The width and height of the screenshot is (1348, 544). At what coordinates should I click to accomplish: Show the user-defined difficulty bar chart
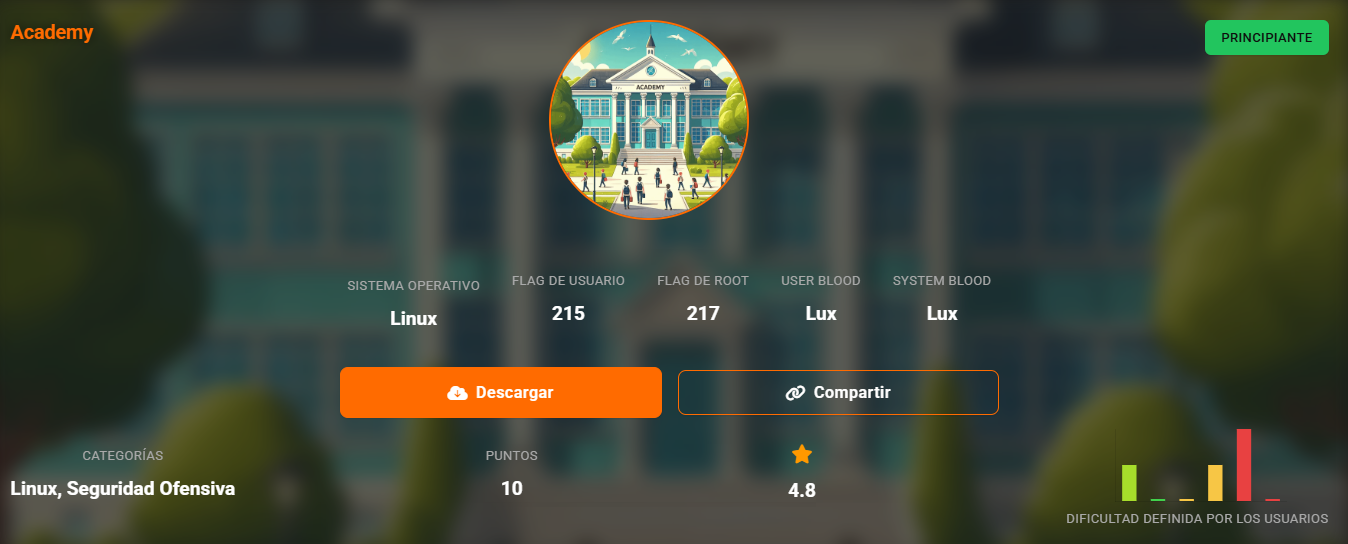click(1200, 466)
